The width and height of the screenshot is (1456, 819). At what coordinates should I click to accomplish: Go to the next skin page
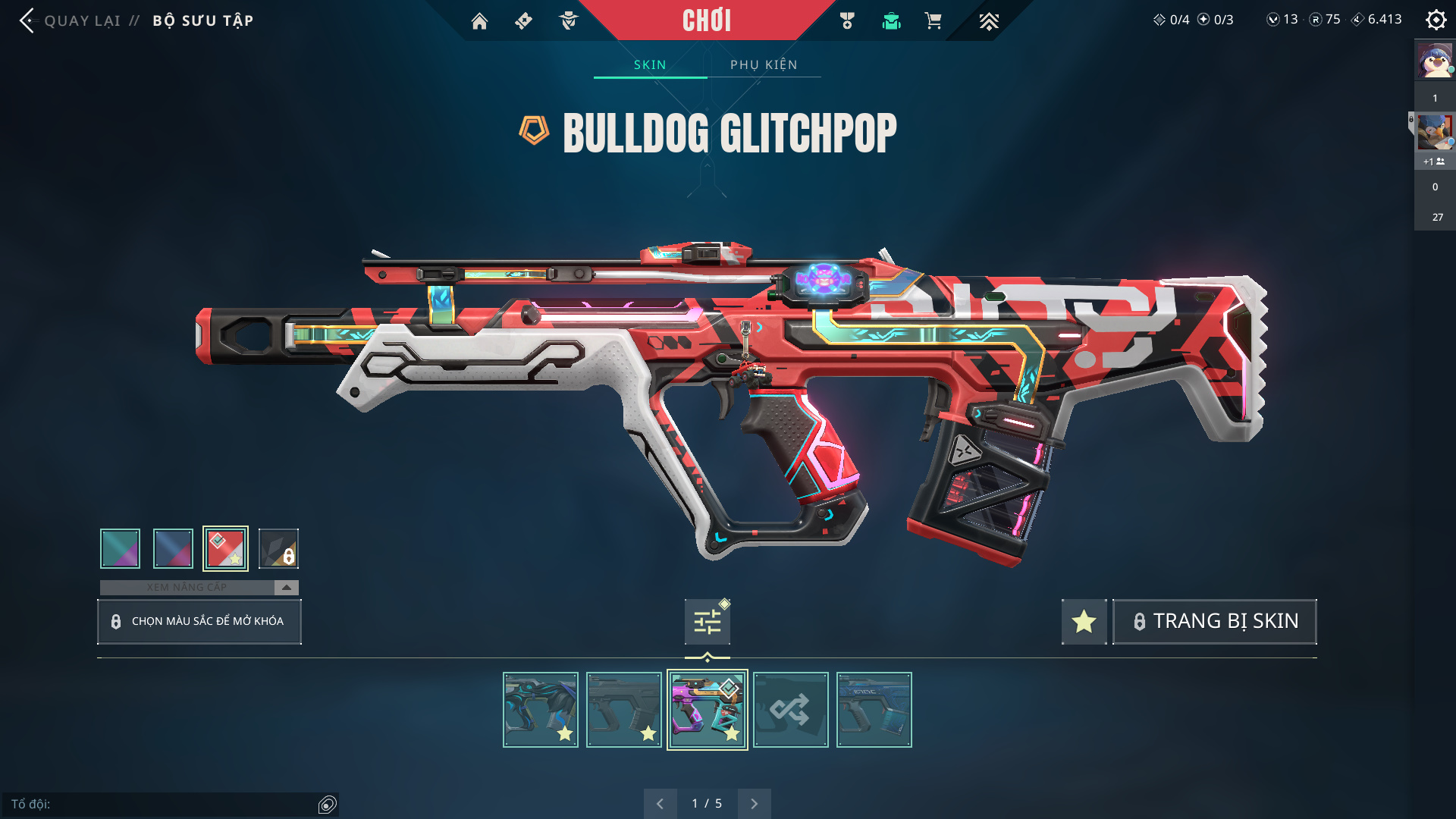click(754, 804)
